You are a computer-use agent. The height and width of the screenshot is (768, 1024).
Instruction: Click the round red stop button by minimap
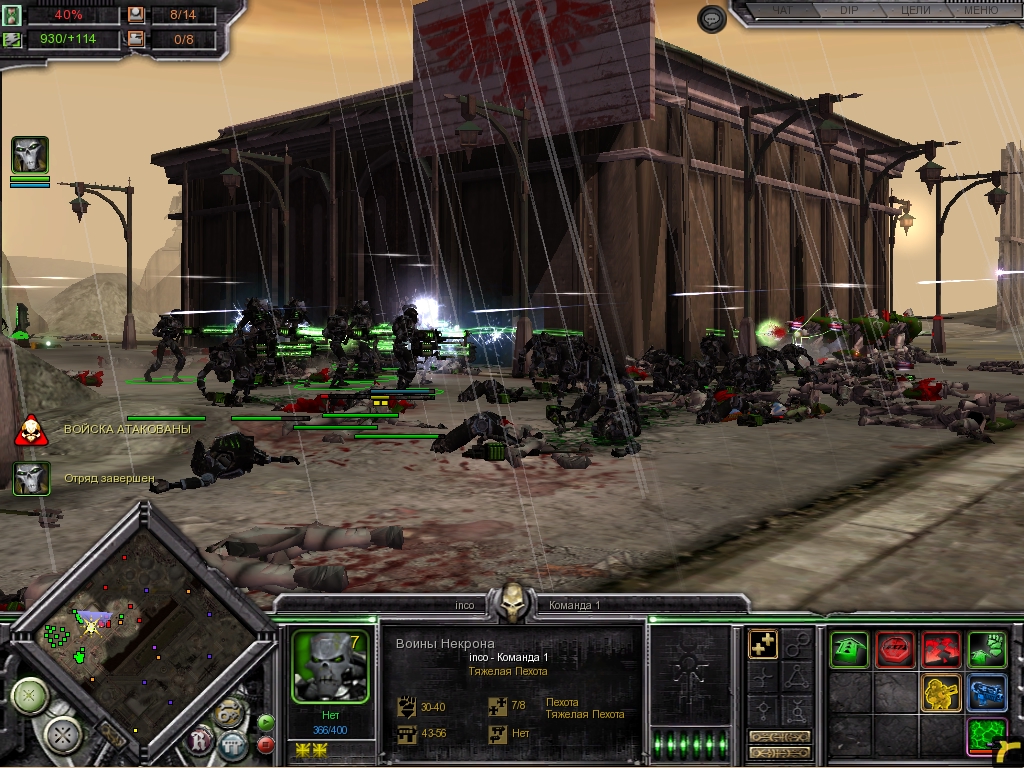(266, 744)
